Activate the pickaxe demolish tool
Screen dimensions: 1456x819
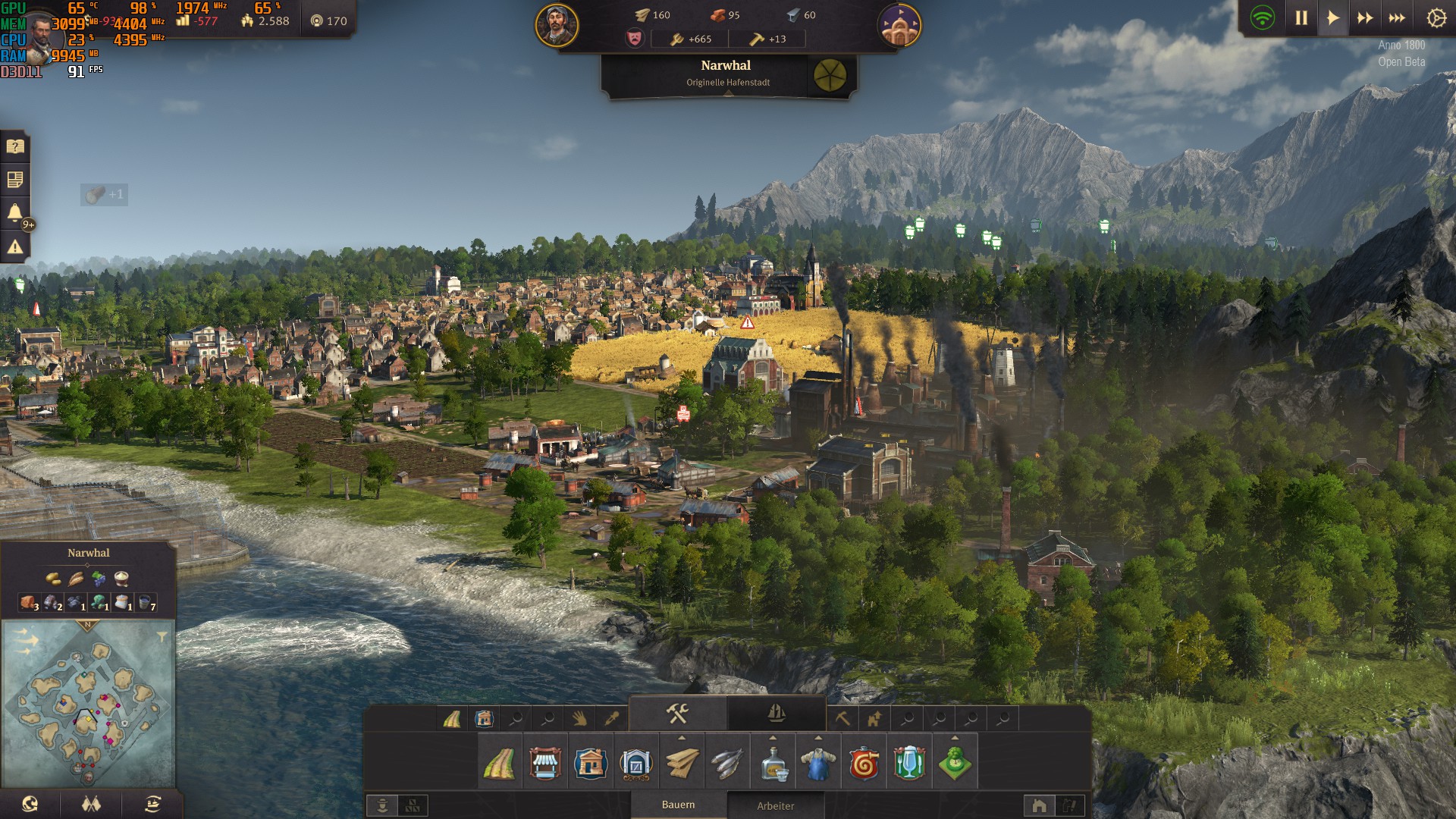point(842,718)
